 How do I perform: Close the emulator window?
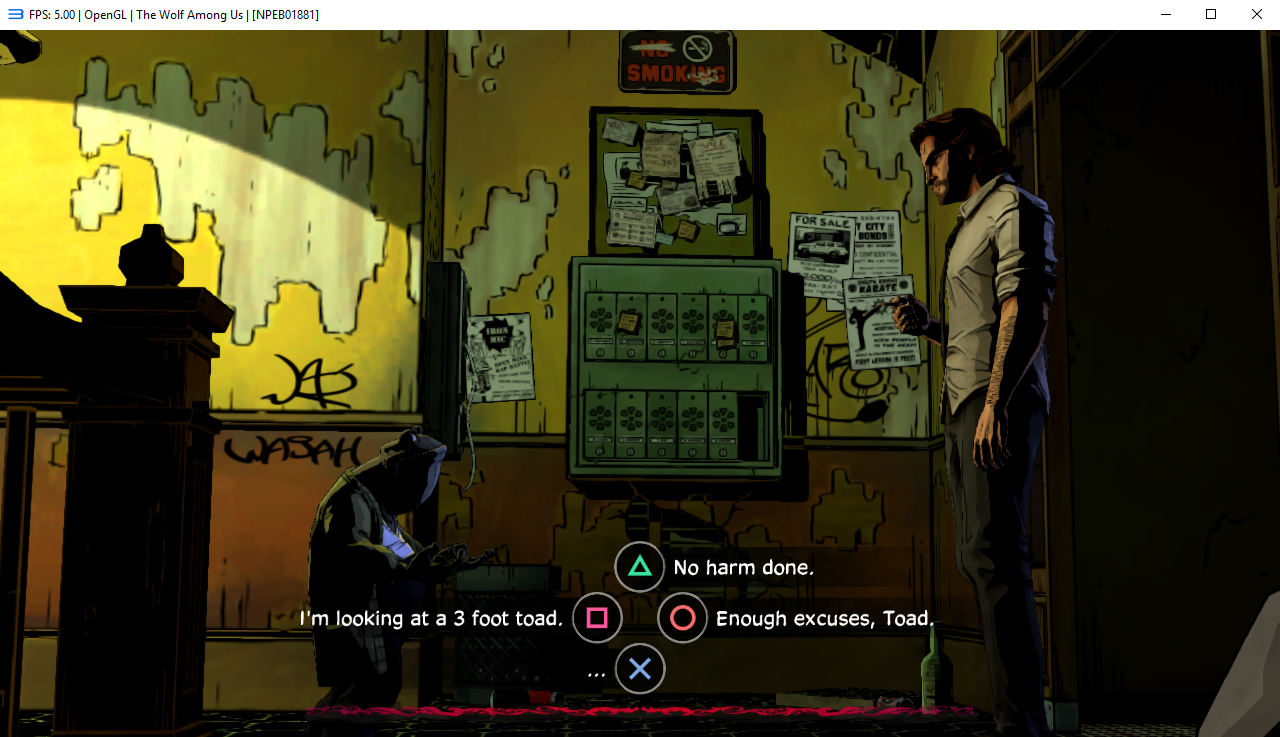pyautogui.click(x=1256, y=14)
